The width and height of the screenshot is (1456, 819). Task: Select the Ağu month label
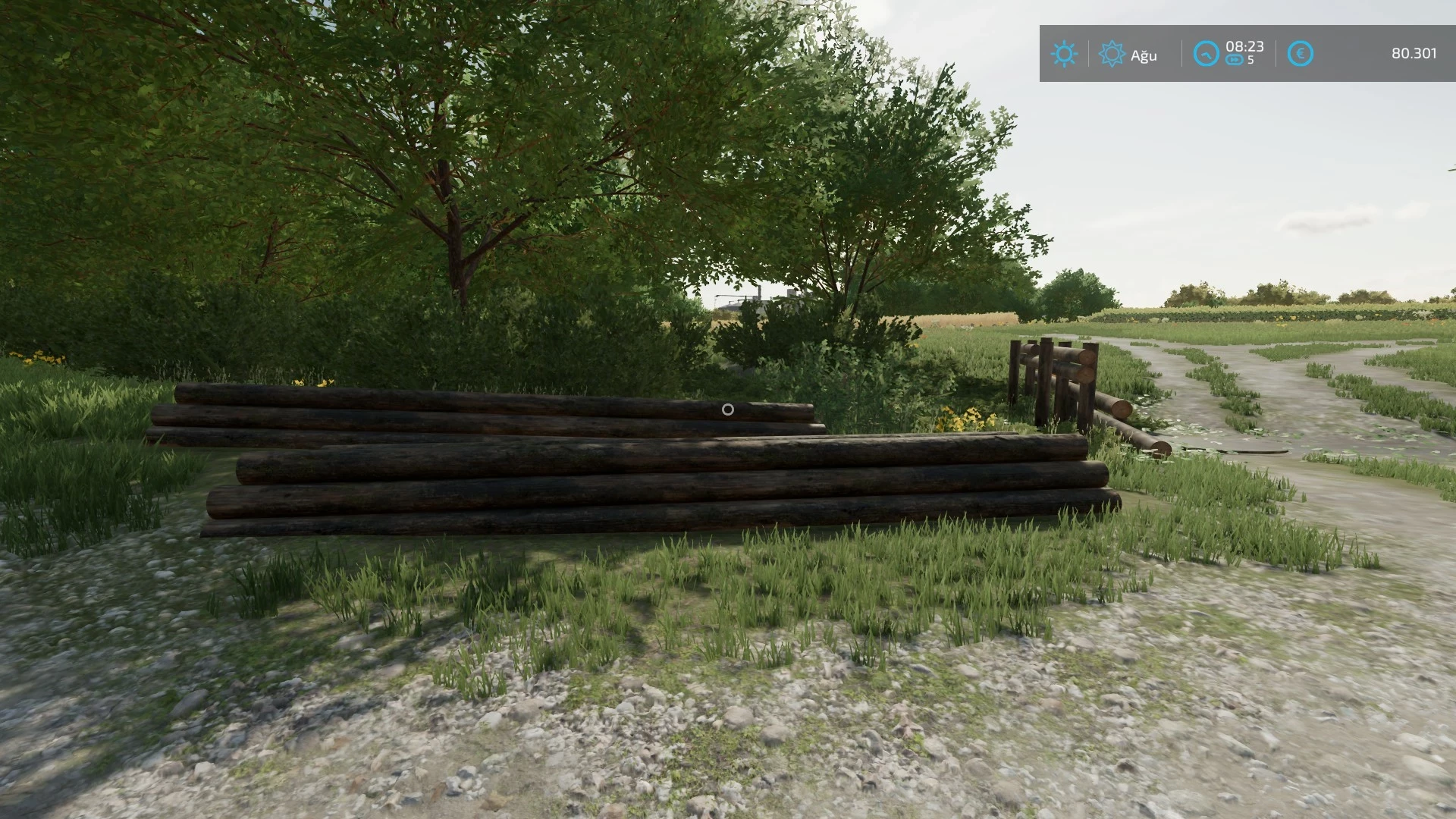[x=1143, y=55]
